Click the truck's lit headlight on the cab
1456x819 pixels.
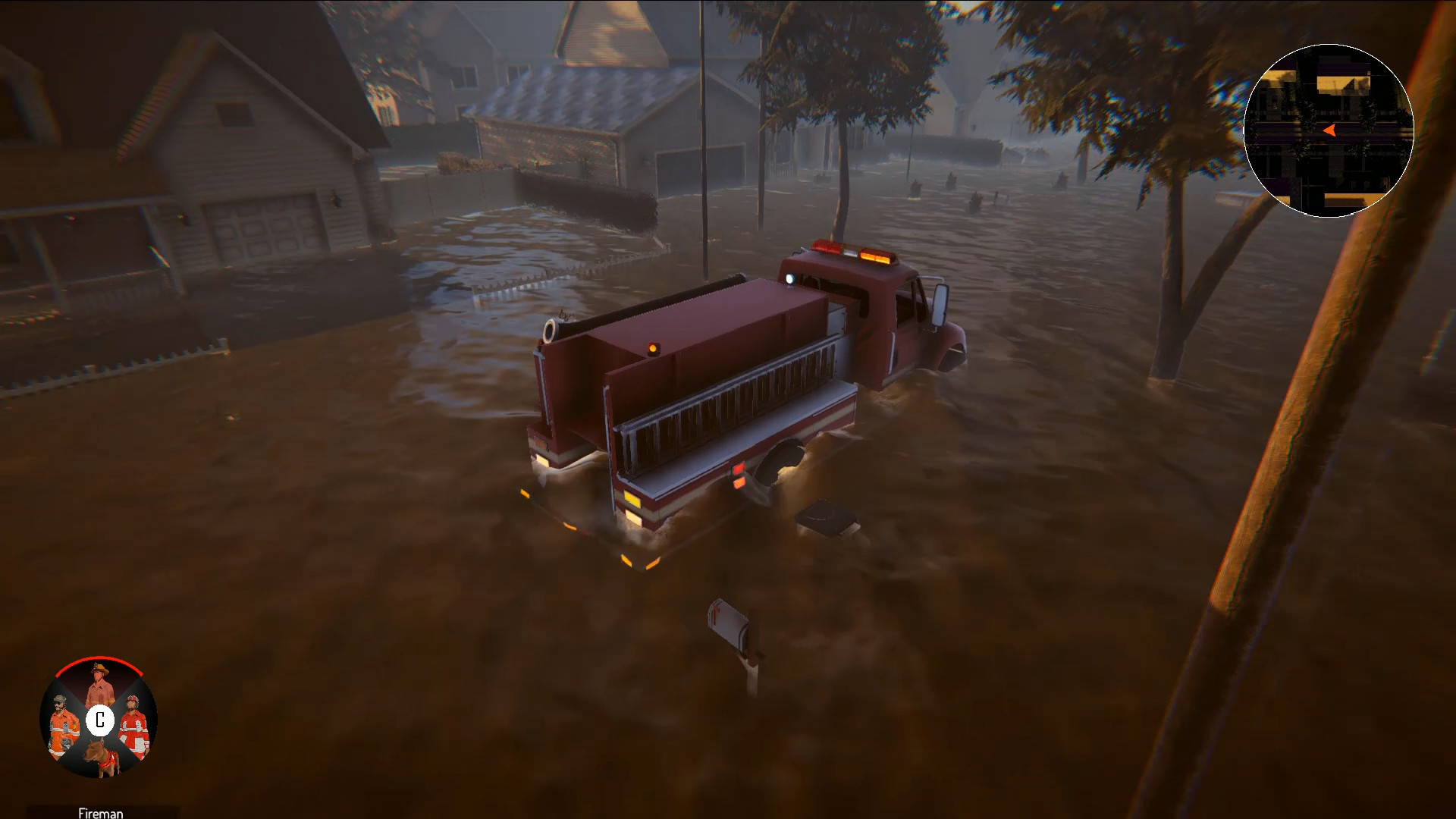point(791,277)
